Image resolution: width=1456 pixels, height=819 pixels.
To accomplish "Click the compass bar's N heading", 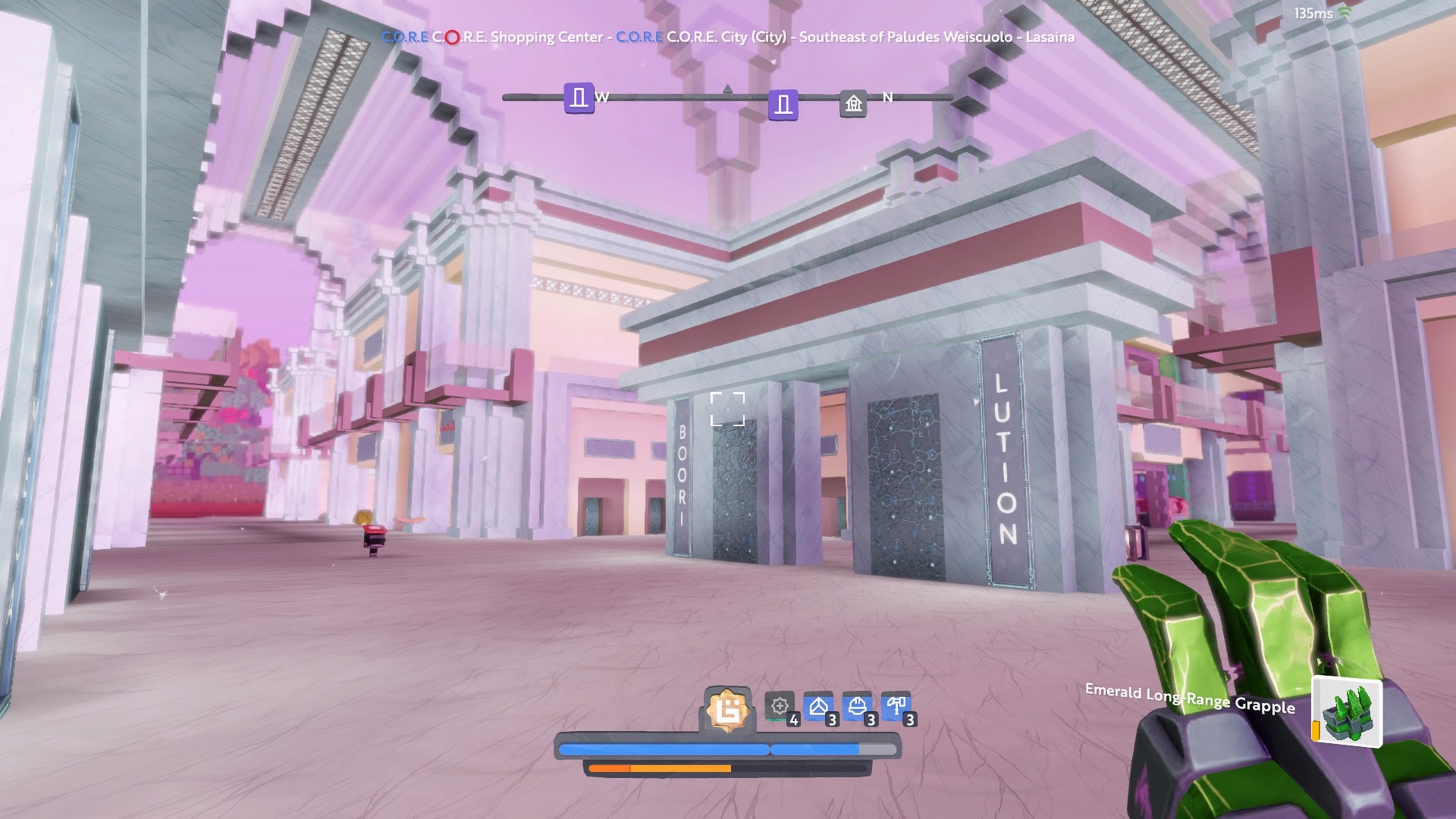I will click(x=887, y=97).
